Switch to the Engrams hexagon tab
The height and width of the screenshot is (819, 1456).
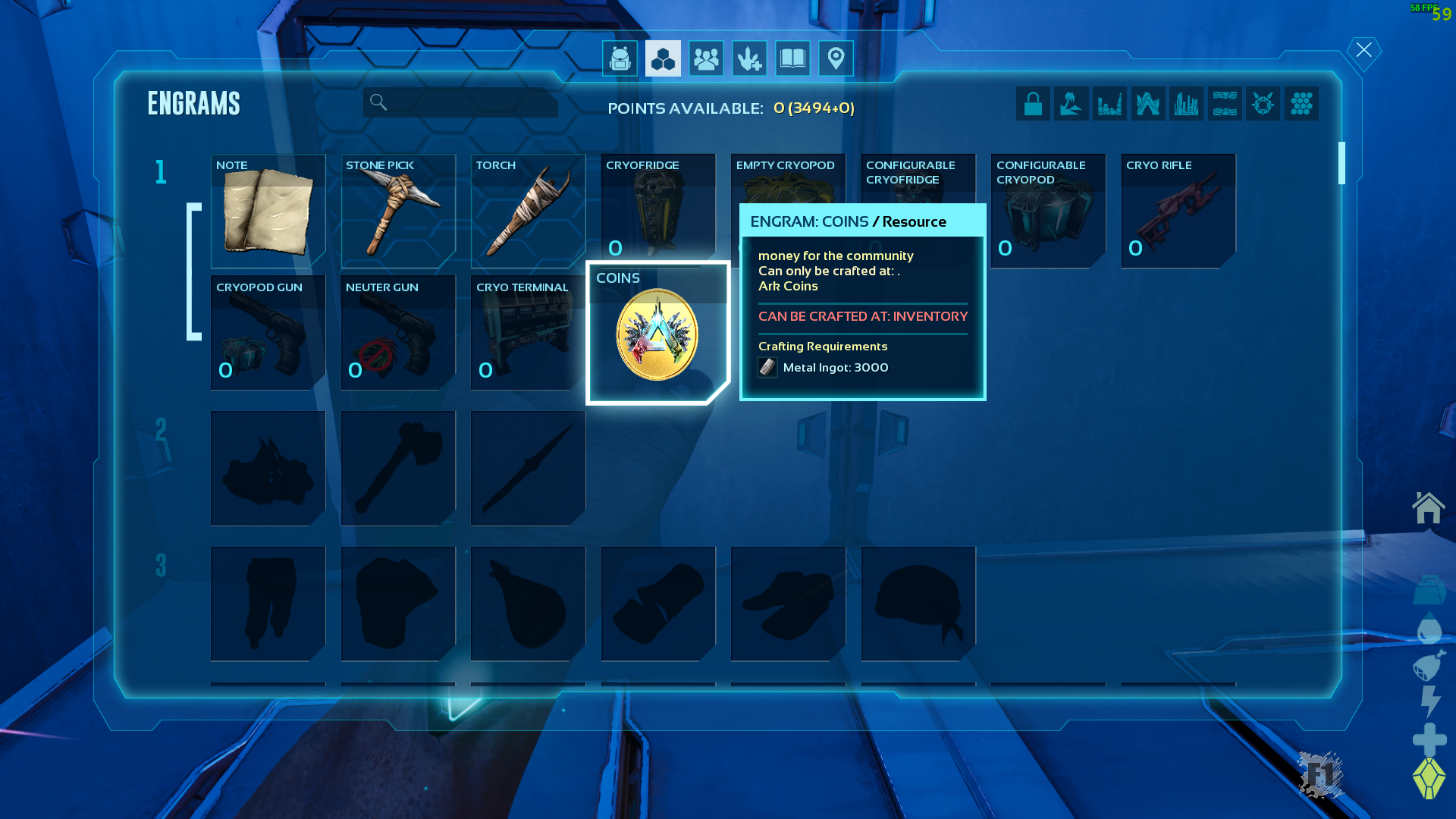663,58
